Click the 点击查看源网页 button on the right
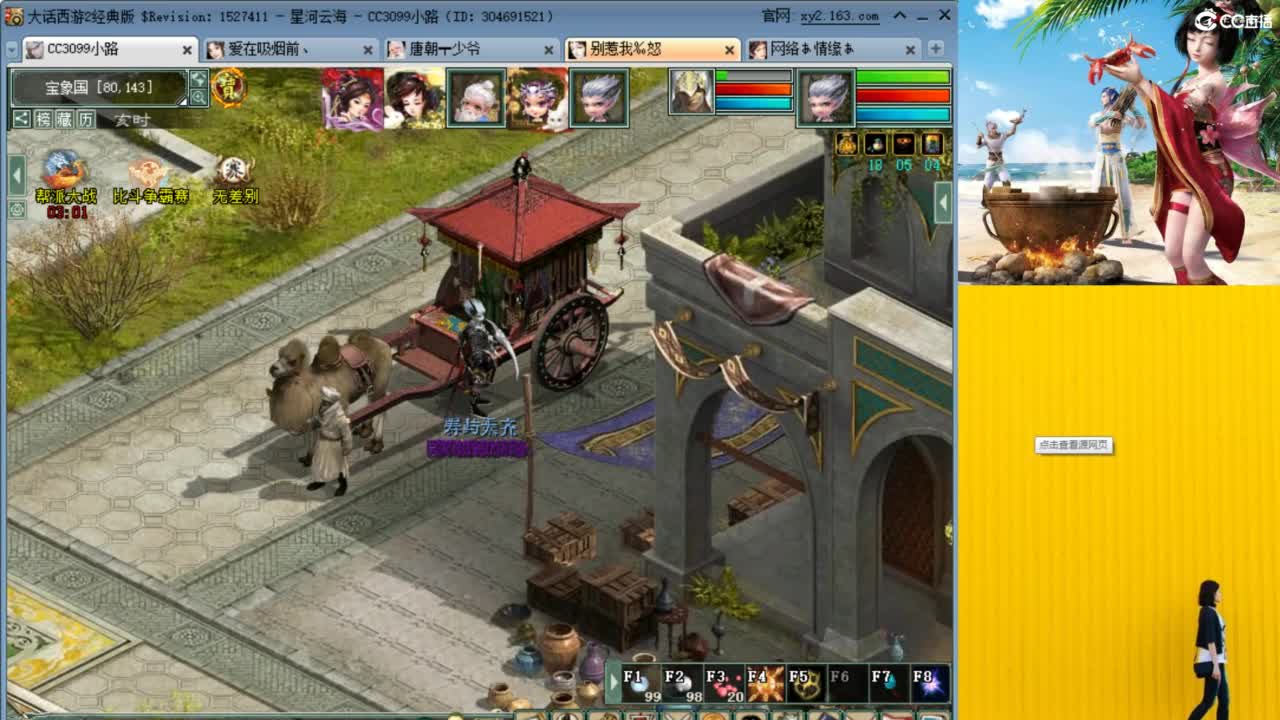Viewport: 1280px width, 720px height. (1075, 446)
